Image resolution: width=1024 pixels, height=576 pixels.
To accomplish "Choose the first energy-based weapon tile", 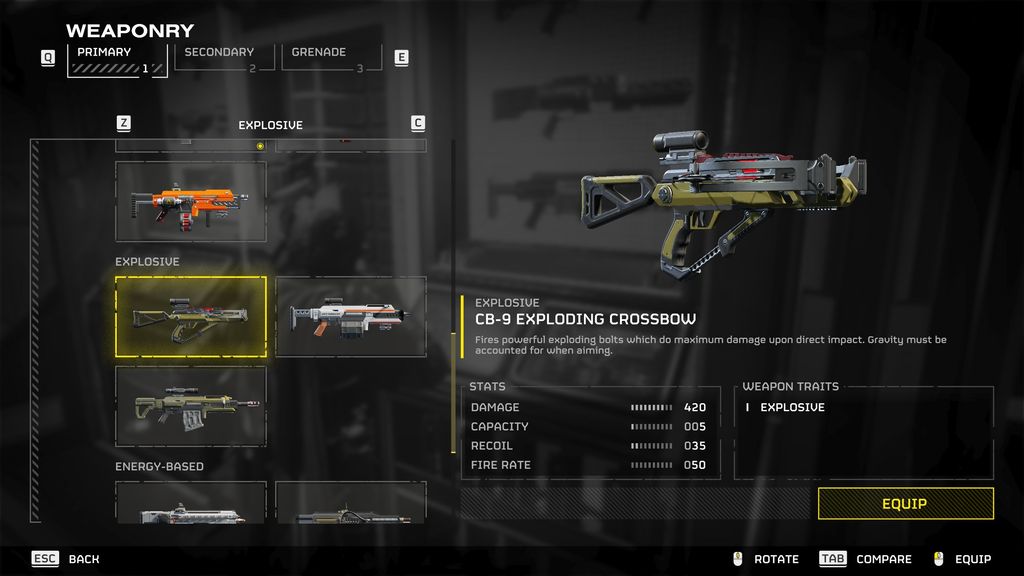I will point(190,503).
